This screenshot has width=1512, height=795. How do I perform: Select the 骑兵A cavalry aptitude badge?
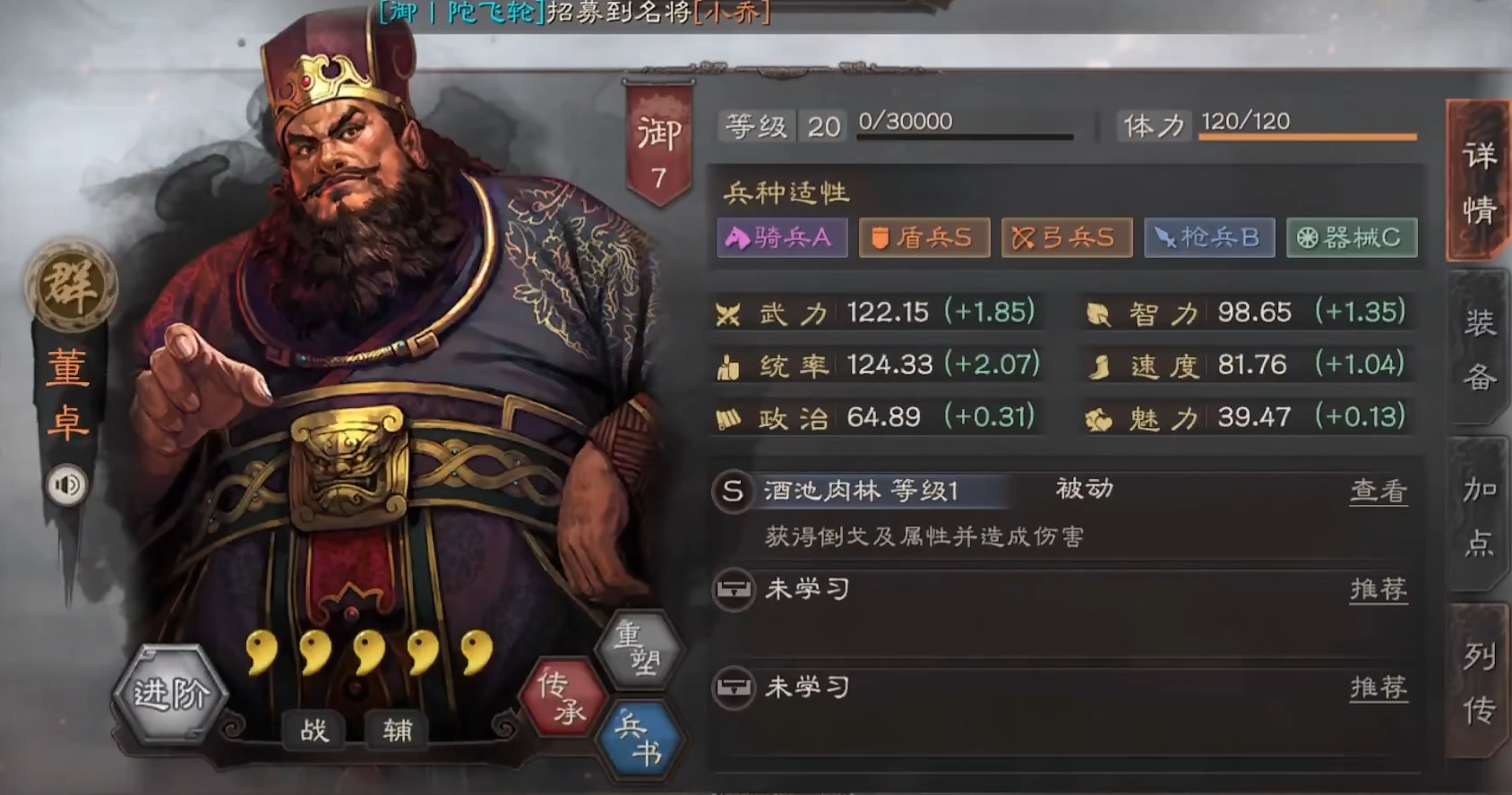[x=781, y=237]
